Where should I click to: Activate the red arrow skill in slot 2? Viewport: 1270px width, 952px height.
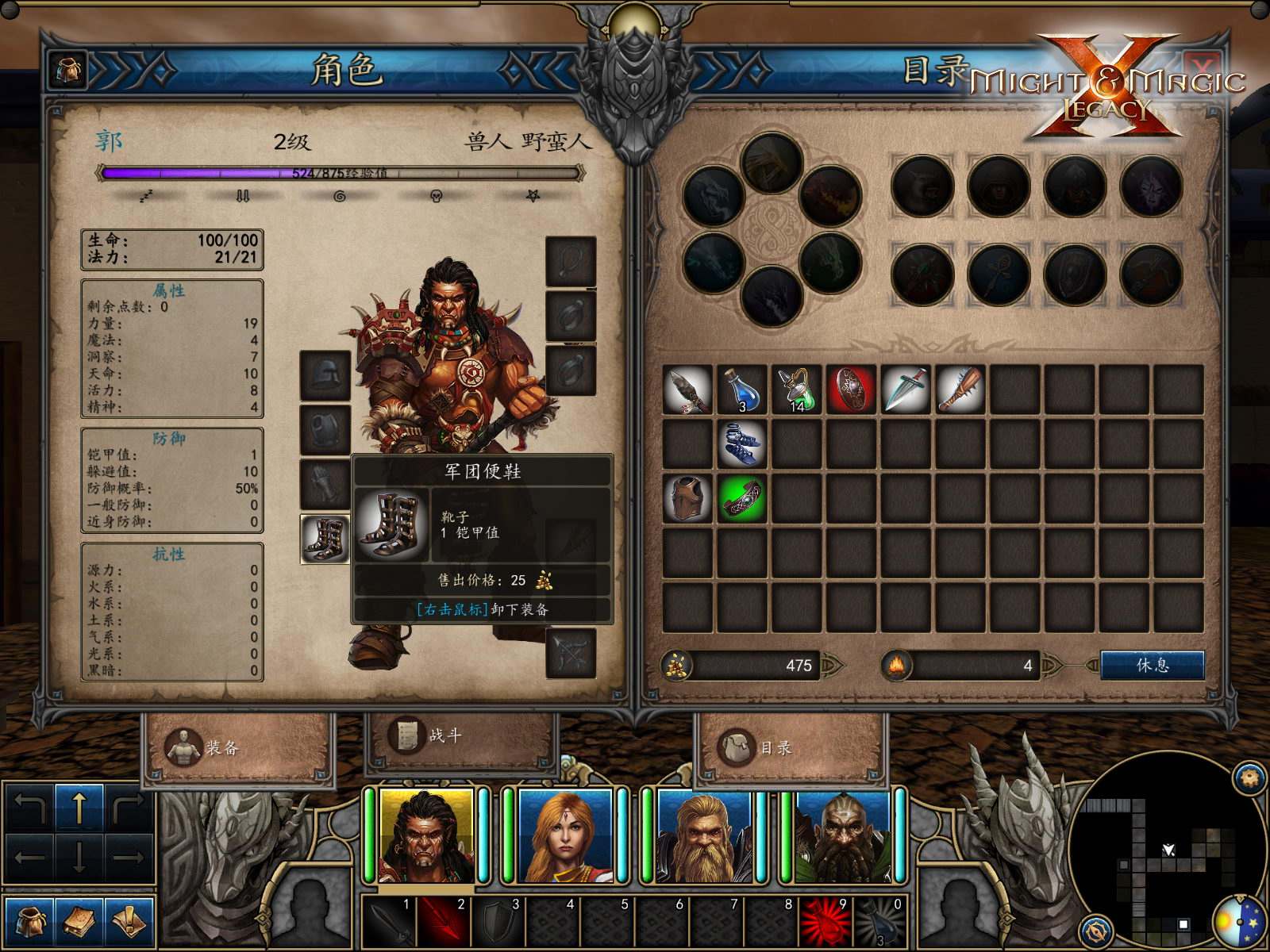point(442,922)
